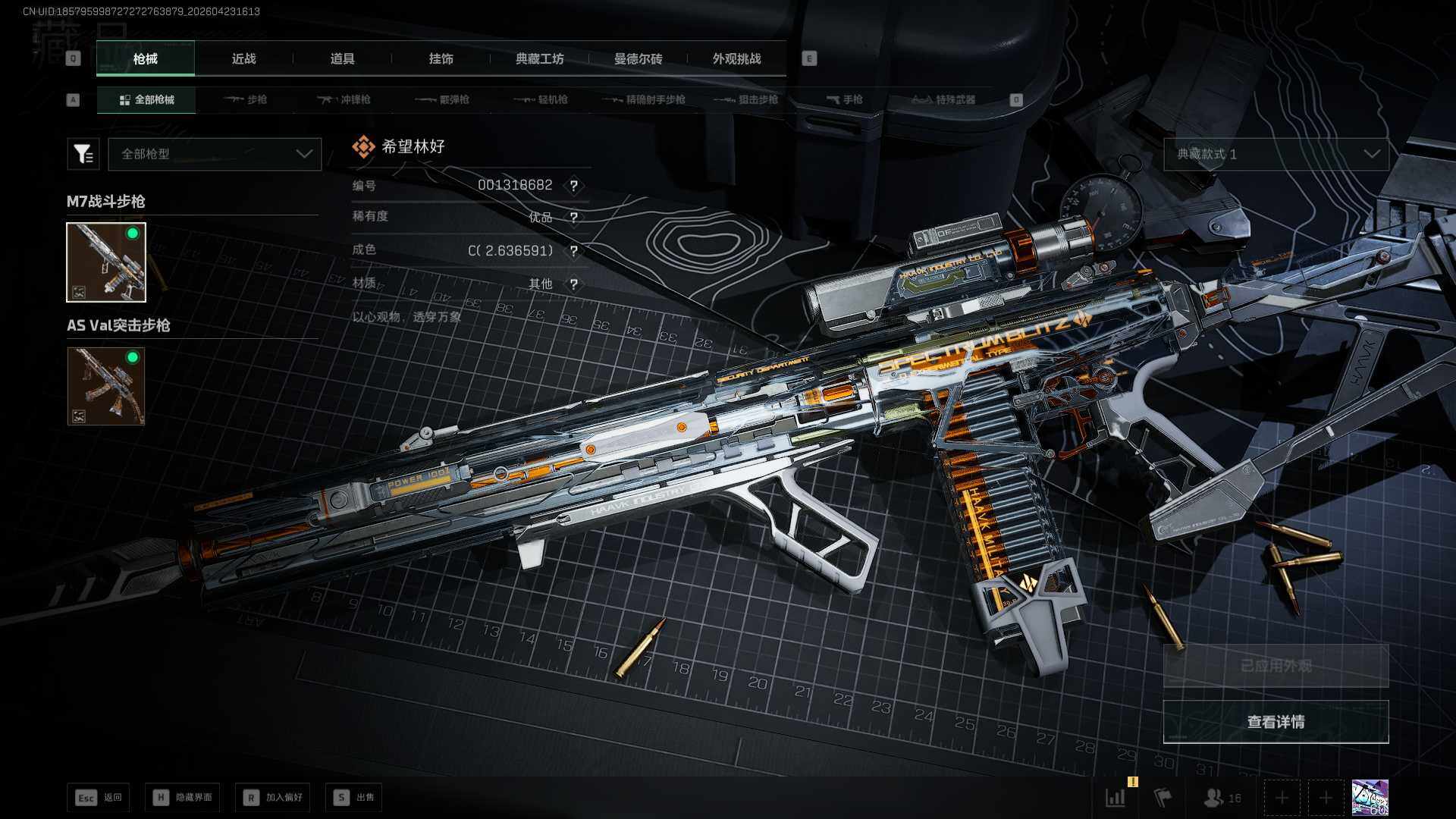Switch to the 近战 melee tab
Image resolution: width=1456 pixels, height=819 pixels.
tap(243, 59)
